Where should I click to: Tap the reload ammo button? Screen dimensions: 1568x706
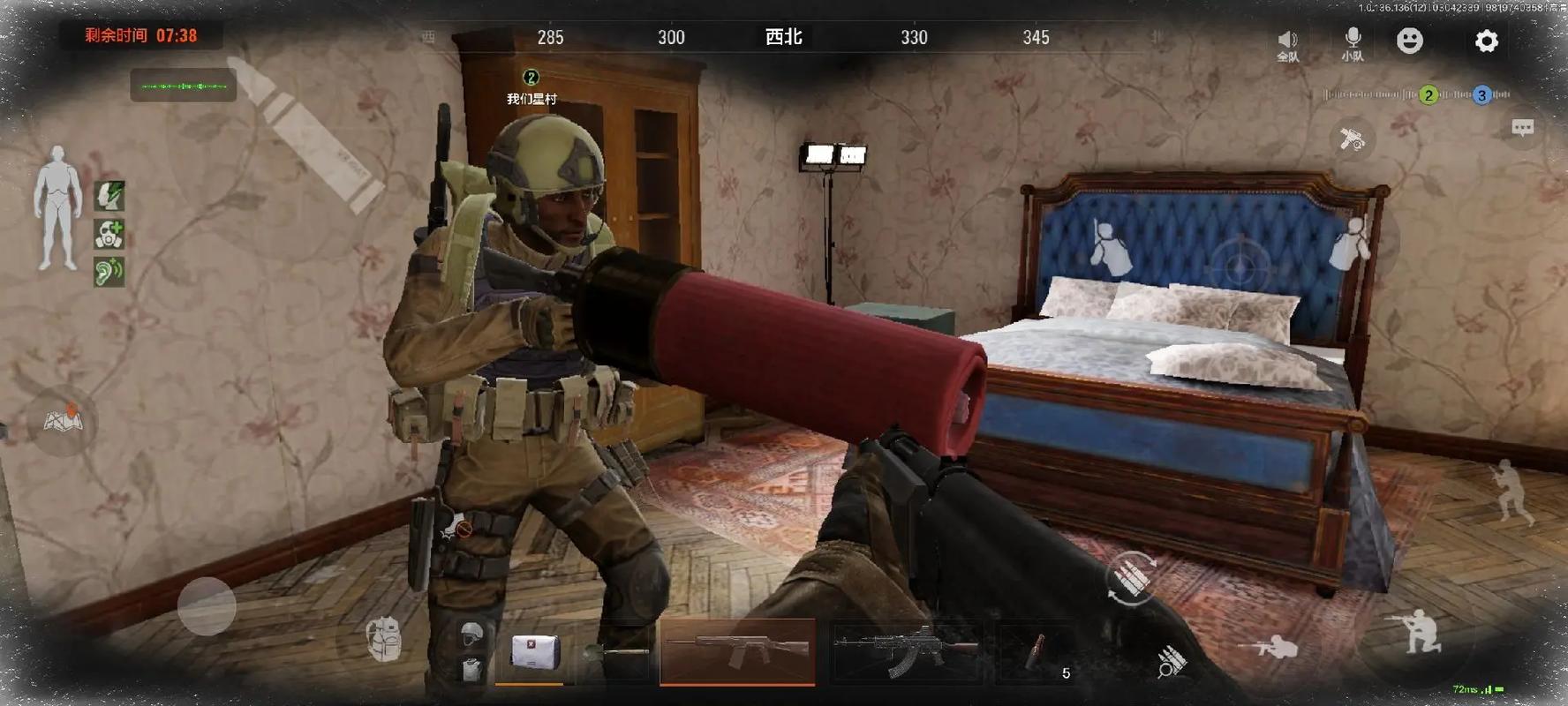point(1131,578)
